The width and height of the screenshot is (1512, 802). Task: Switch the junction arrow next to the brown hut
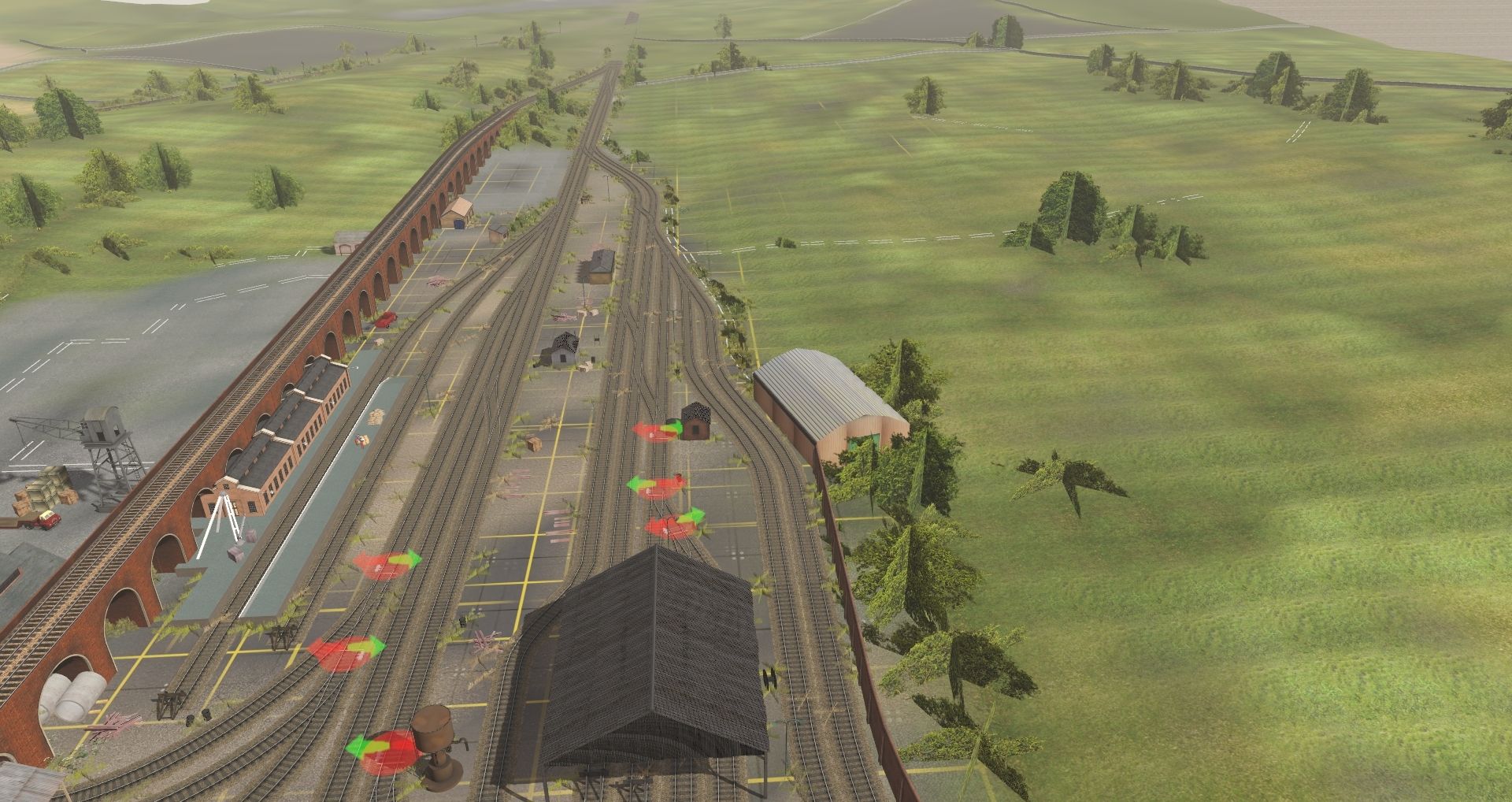click(656, 431)
